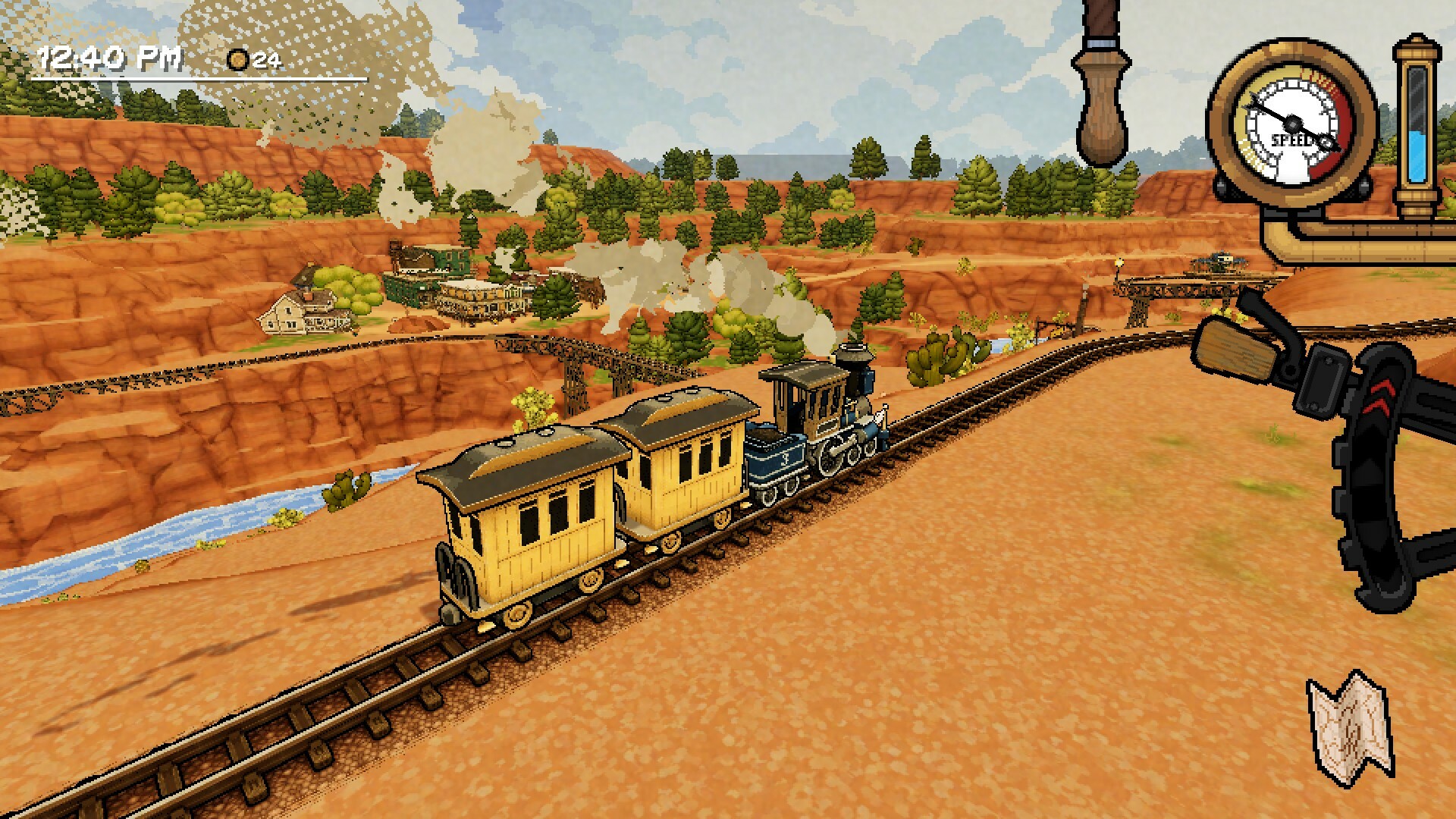Viewport: 1456px width, 819px height.
Task: Click the count value 24 beside the coin
Action: [267, 61]
